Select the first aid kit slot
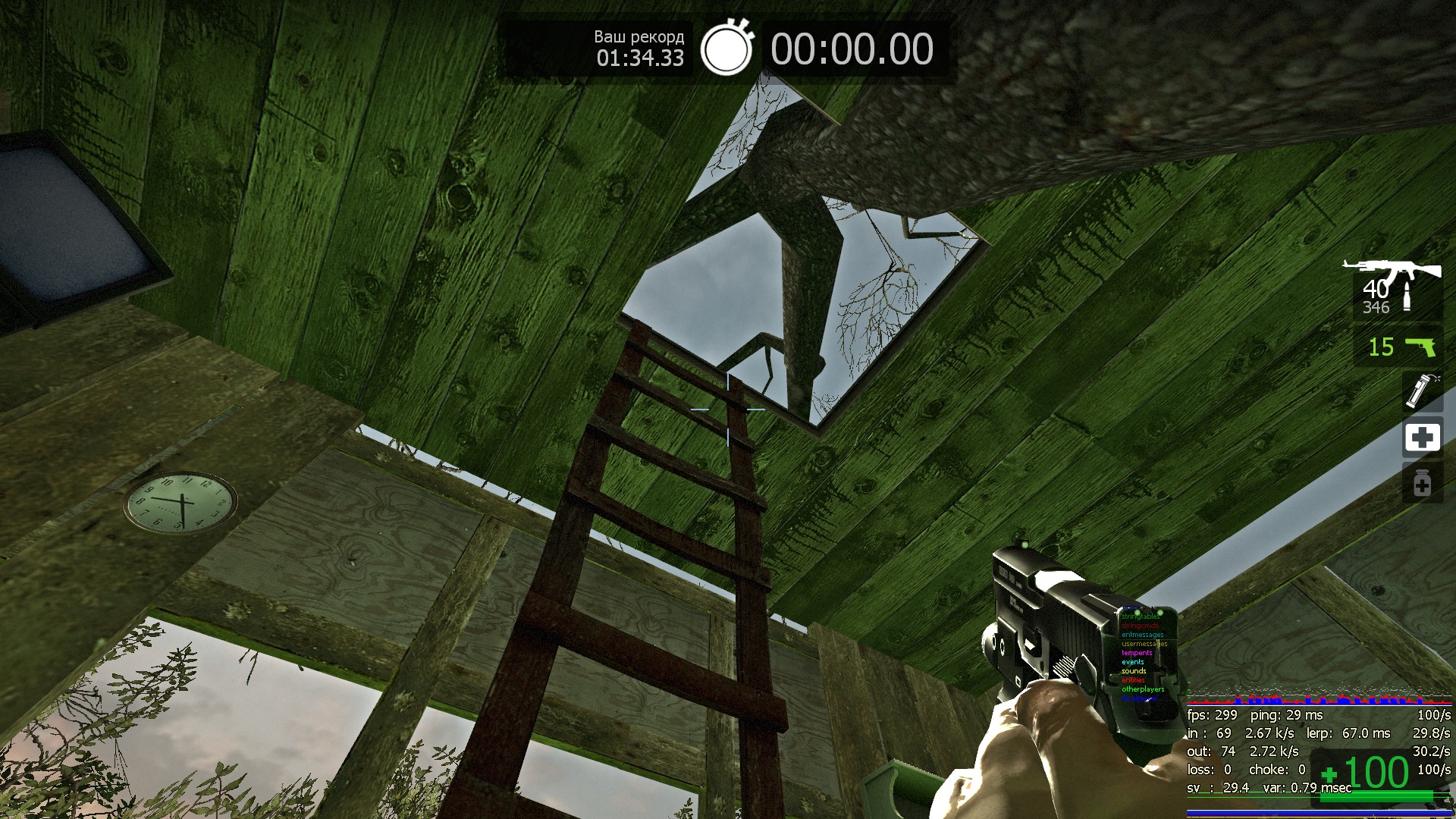 coord(1422,438)
